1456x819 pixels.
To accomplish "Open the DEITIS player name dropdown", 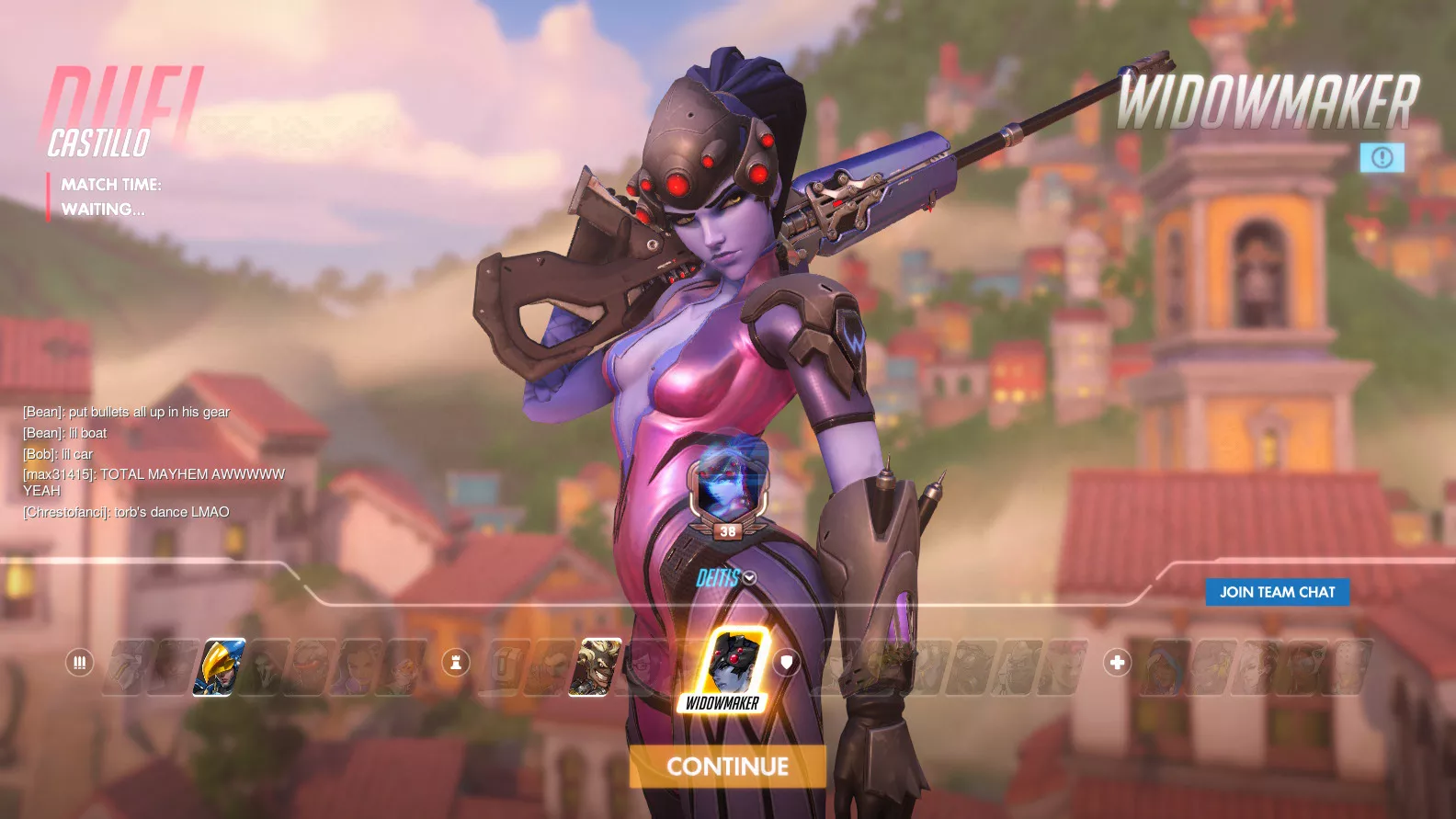I will tap(750, 577).
